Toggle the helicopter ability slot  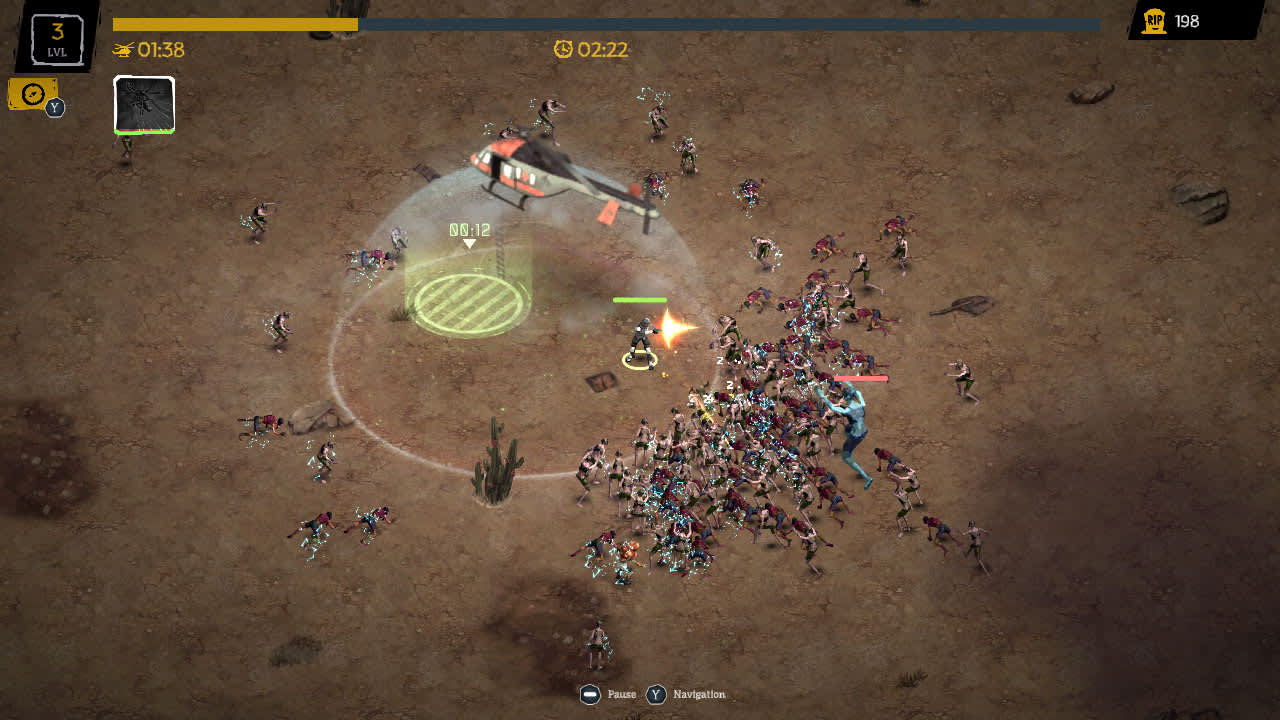[x=144, y=104]
